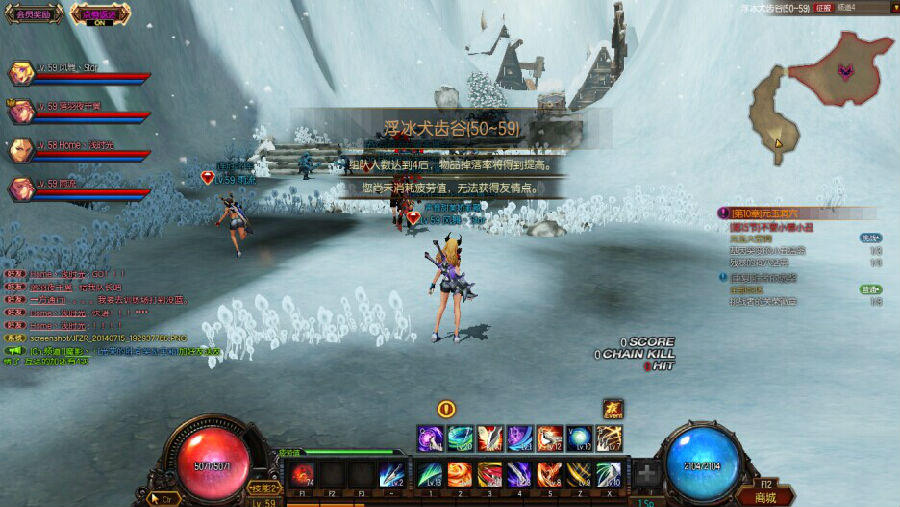
Task: Click the plus button beside skill bar
Action: tap(647, 474)
